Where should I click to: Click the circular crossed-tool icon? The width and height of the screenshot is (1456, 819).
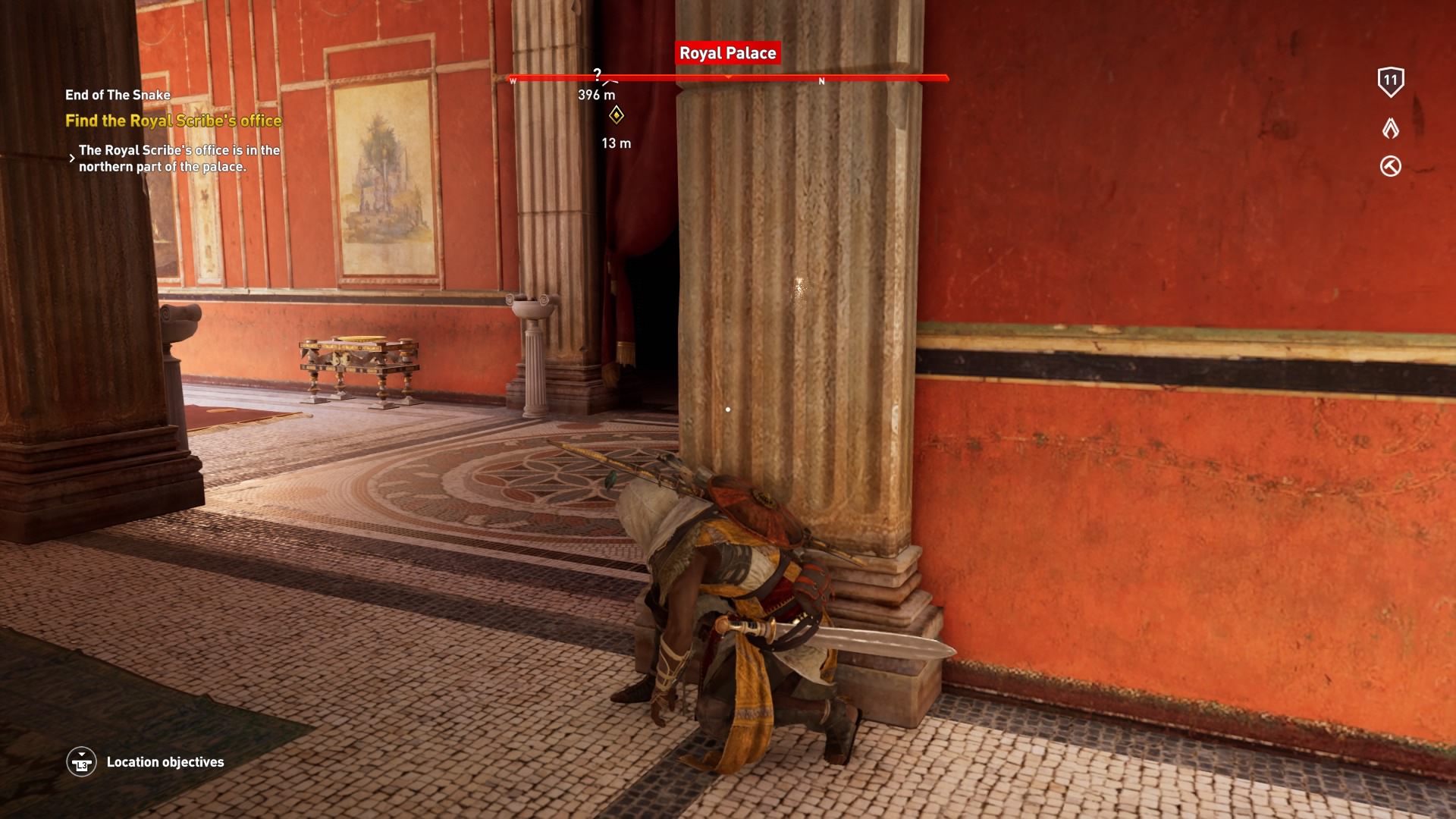[1390, 166]
